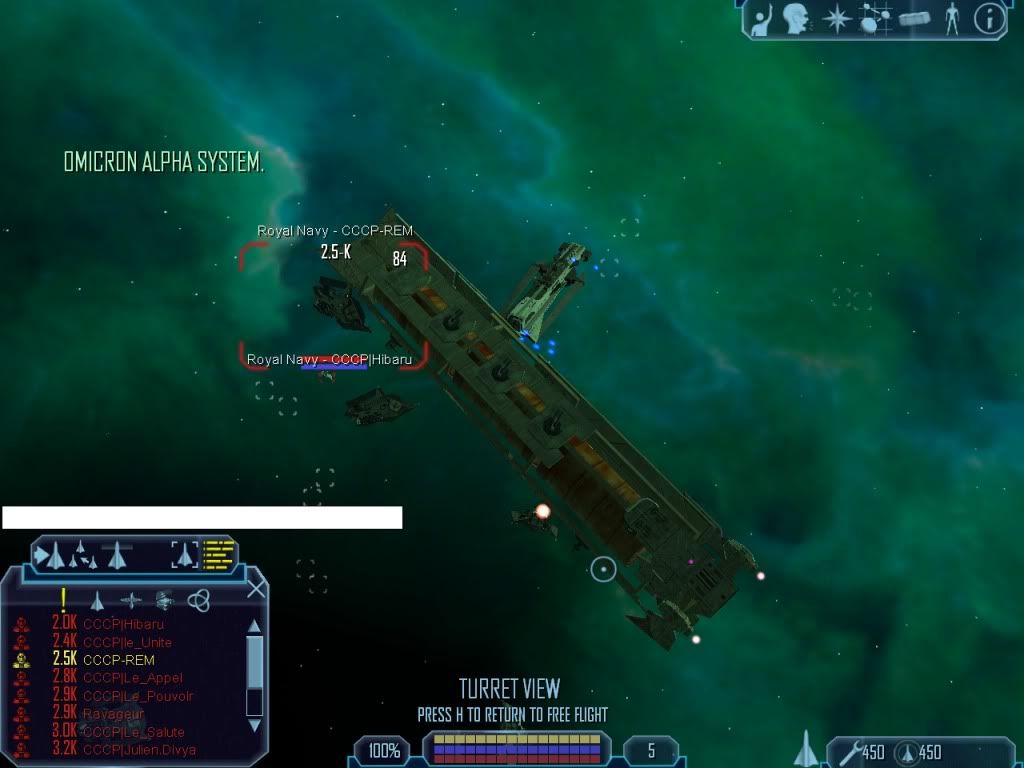Target CCCP|le_Unite from the contact list

coord(127,642)
